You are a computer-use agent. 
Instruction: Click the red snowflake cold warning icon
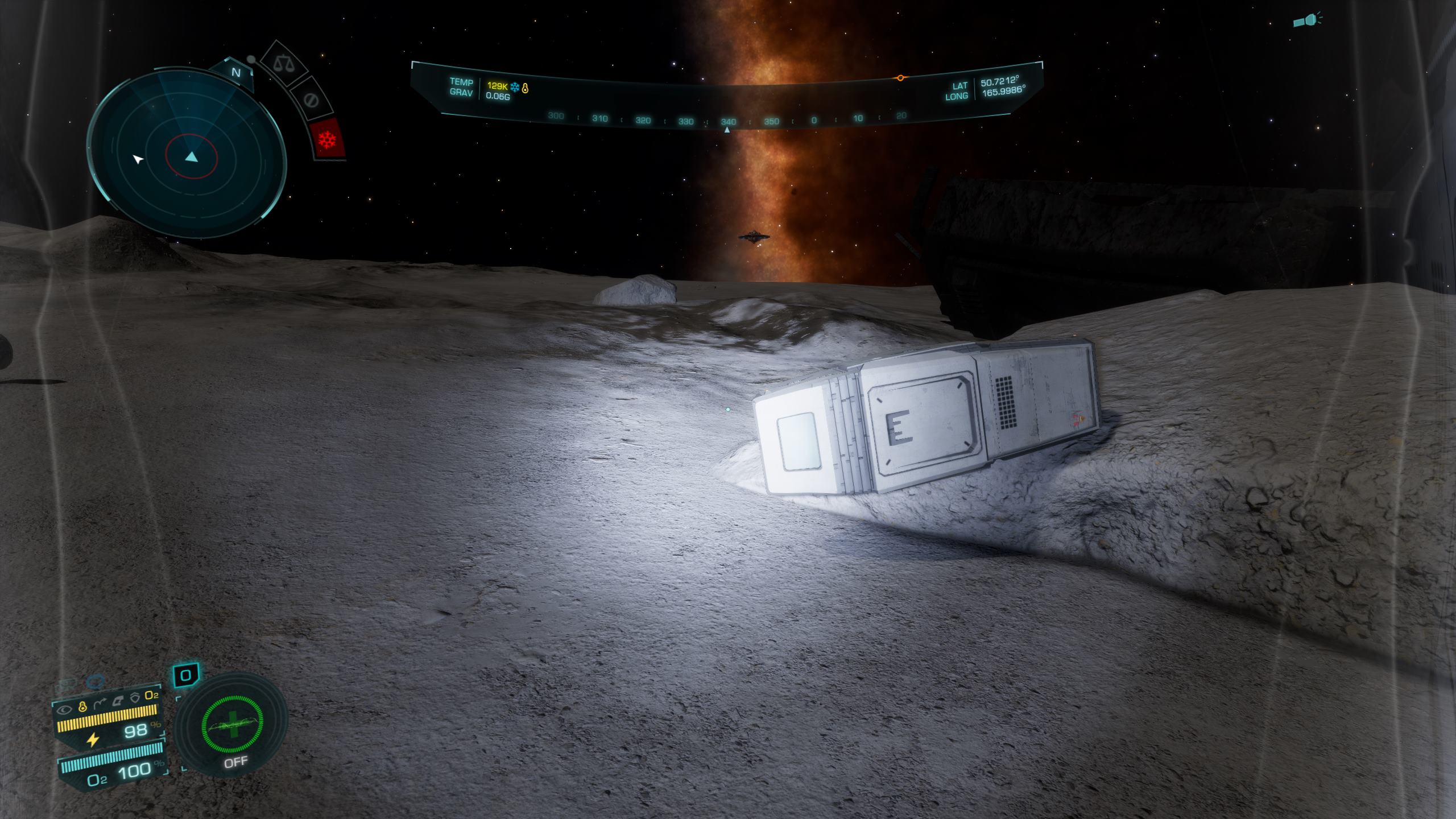[x=328, y=139]
